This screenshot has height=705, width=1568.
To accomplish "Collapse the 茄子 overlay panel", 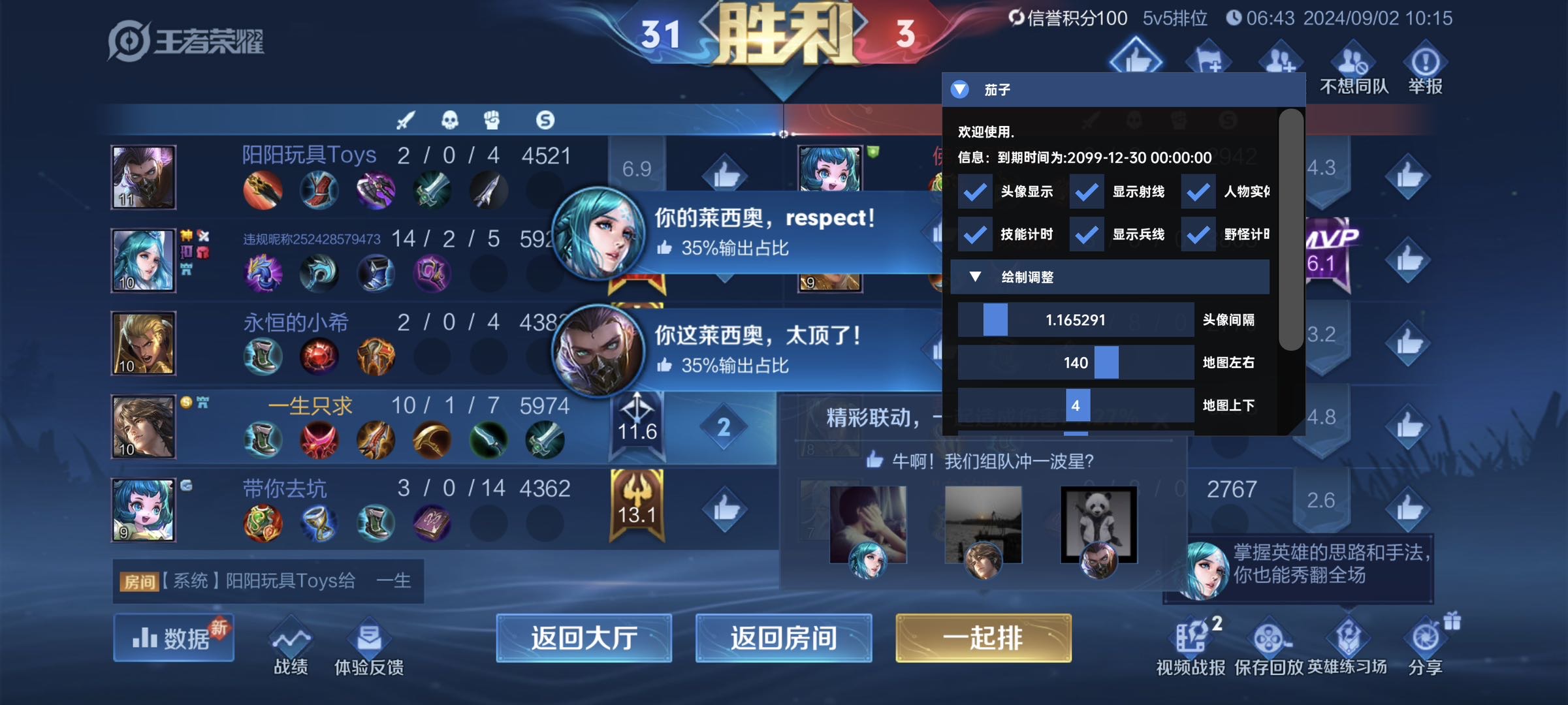I will point(960,89).
